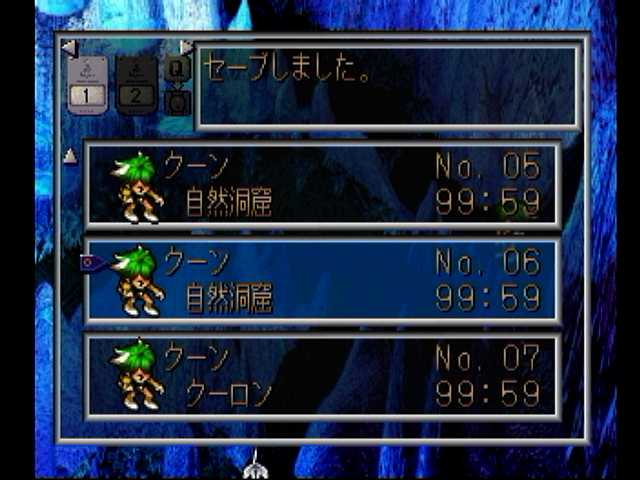Pick save file No. 07 in クーロン
The height and width of the screenshot is (480, 640).
click(x=322, y=376)
